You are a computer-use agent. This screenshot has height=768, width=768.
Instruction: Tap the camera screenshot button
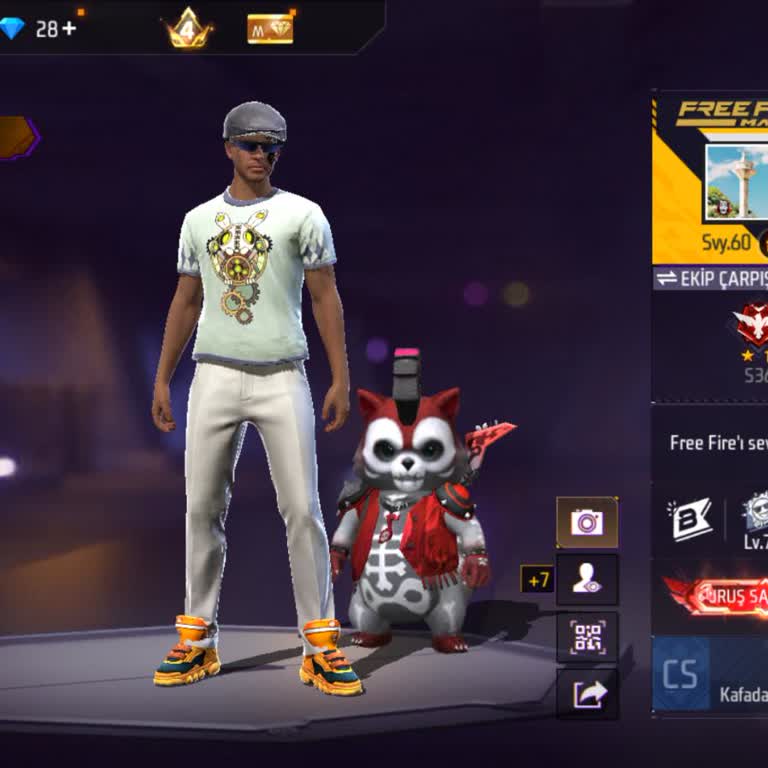point(587,522)
